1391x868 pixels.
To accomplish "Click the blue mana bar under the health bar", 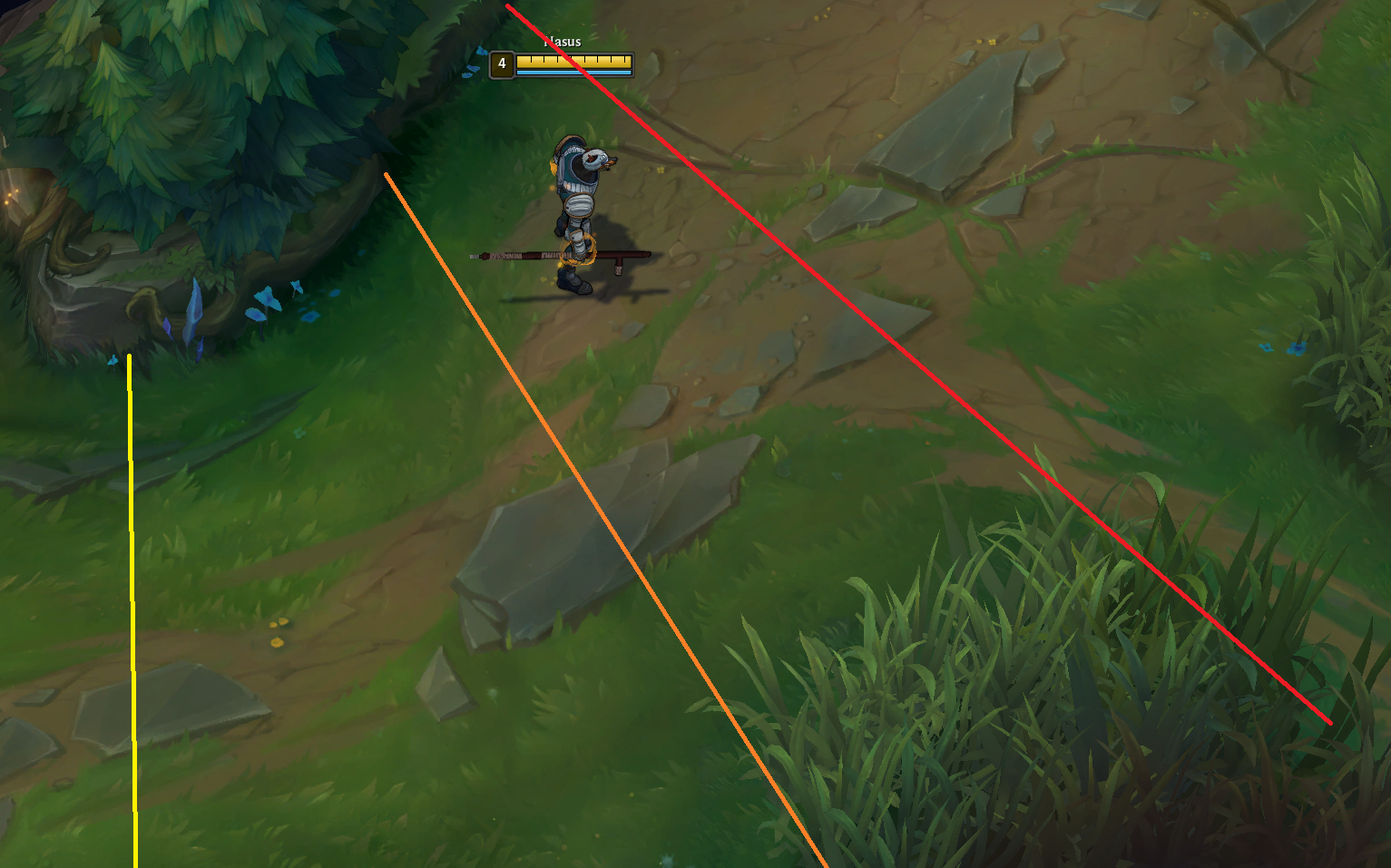I will pos(570,71).
